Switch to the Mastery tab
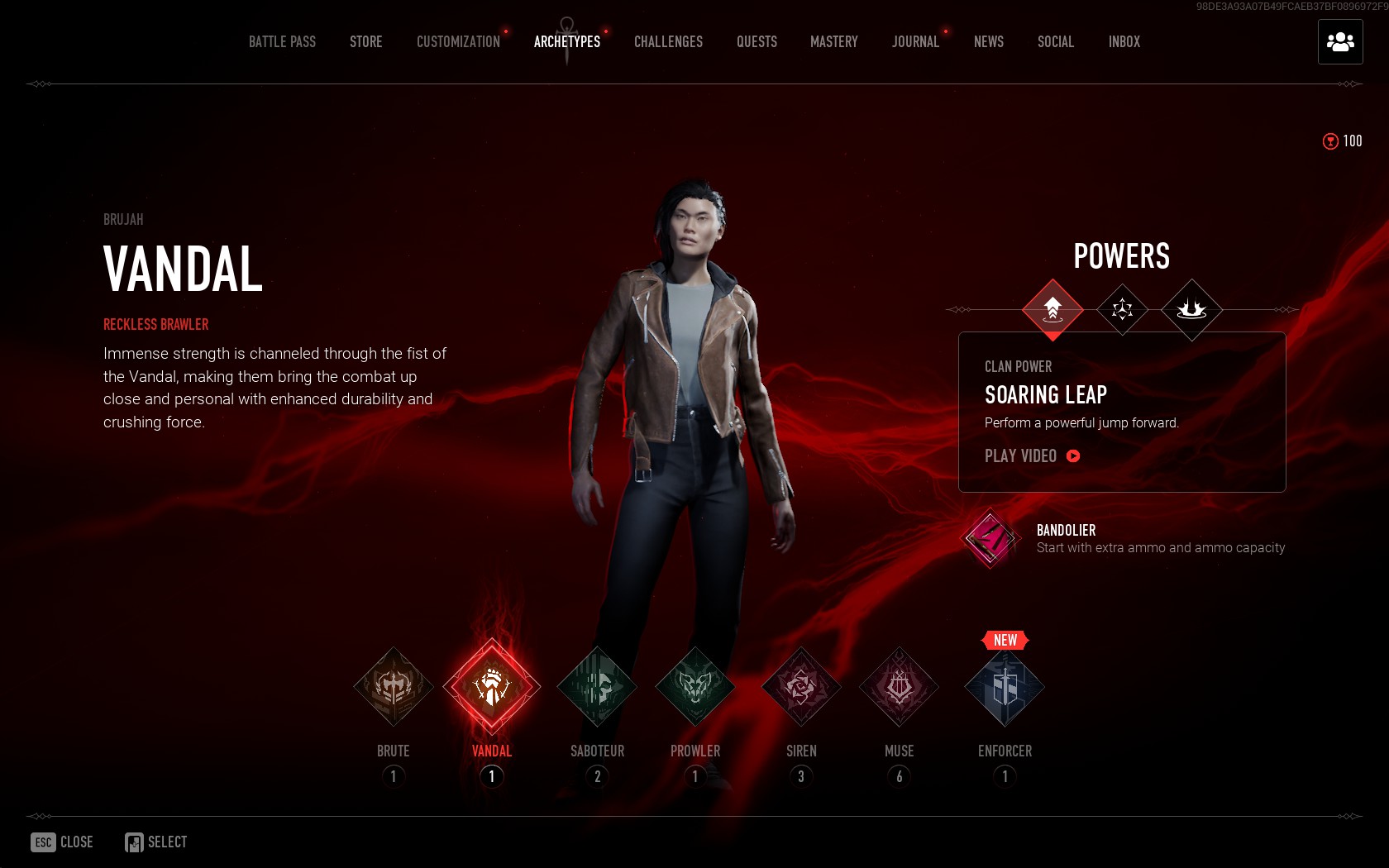The width and height of the screenshot is (1389, 868). [x=833, y=42]
